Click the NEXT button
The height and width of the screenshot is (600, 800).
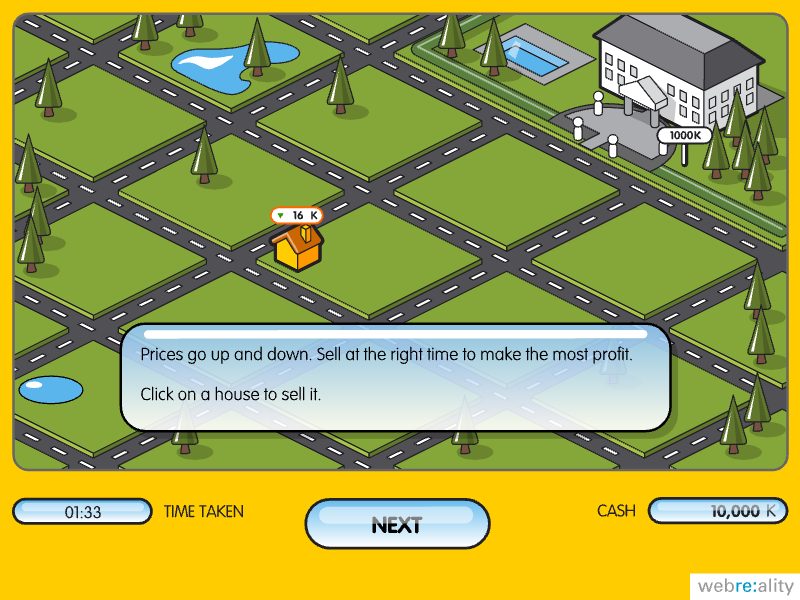click(397, 525)
